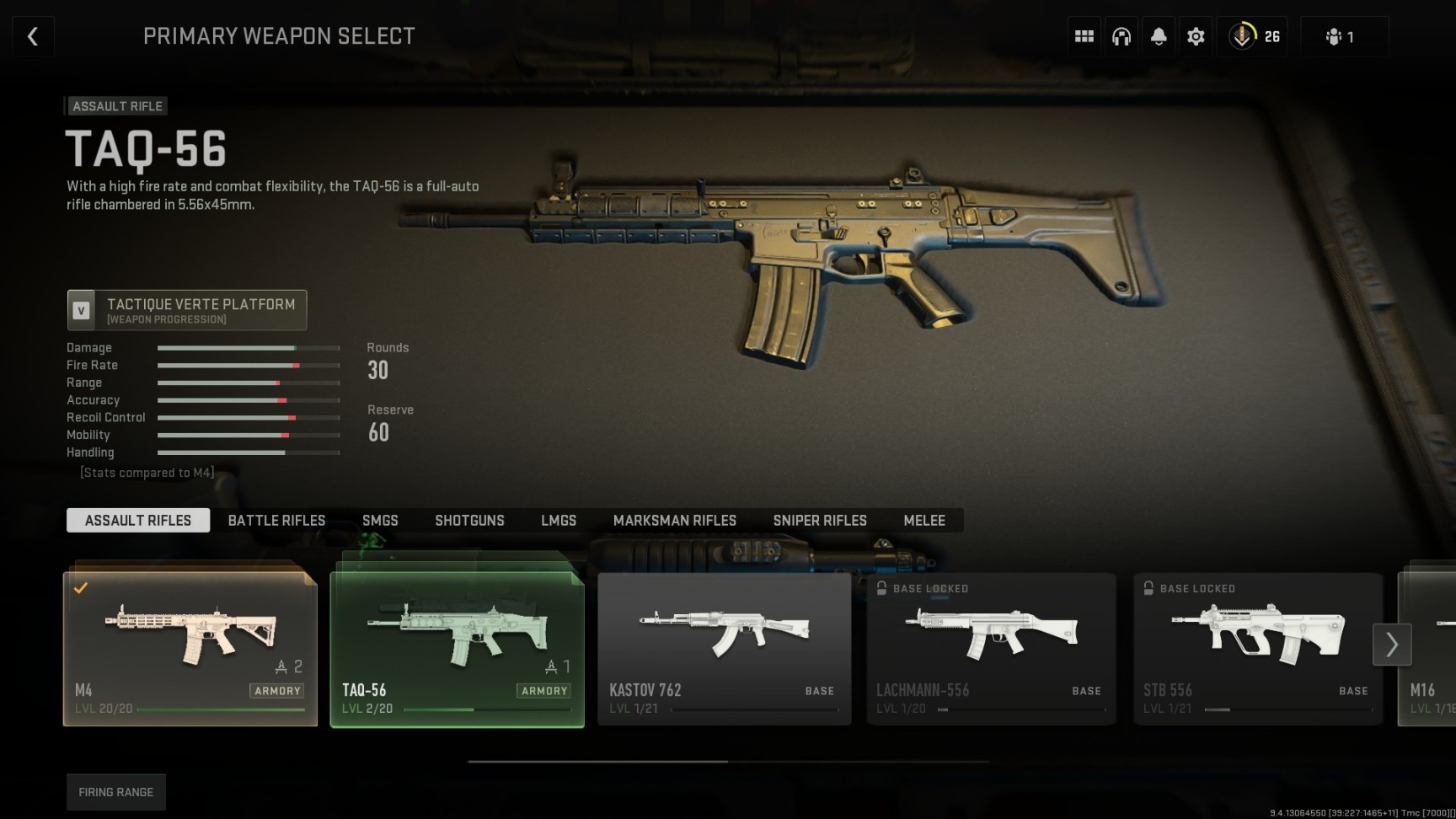Image resolution: width=1456 pixels, height=819 pixels.
Task: Click the channels grid icon
Action: pos(1084,35)
